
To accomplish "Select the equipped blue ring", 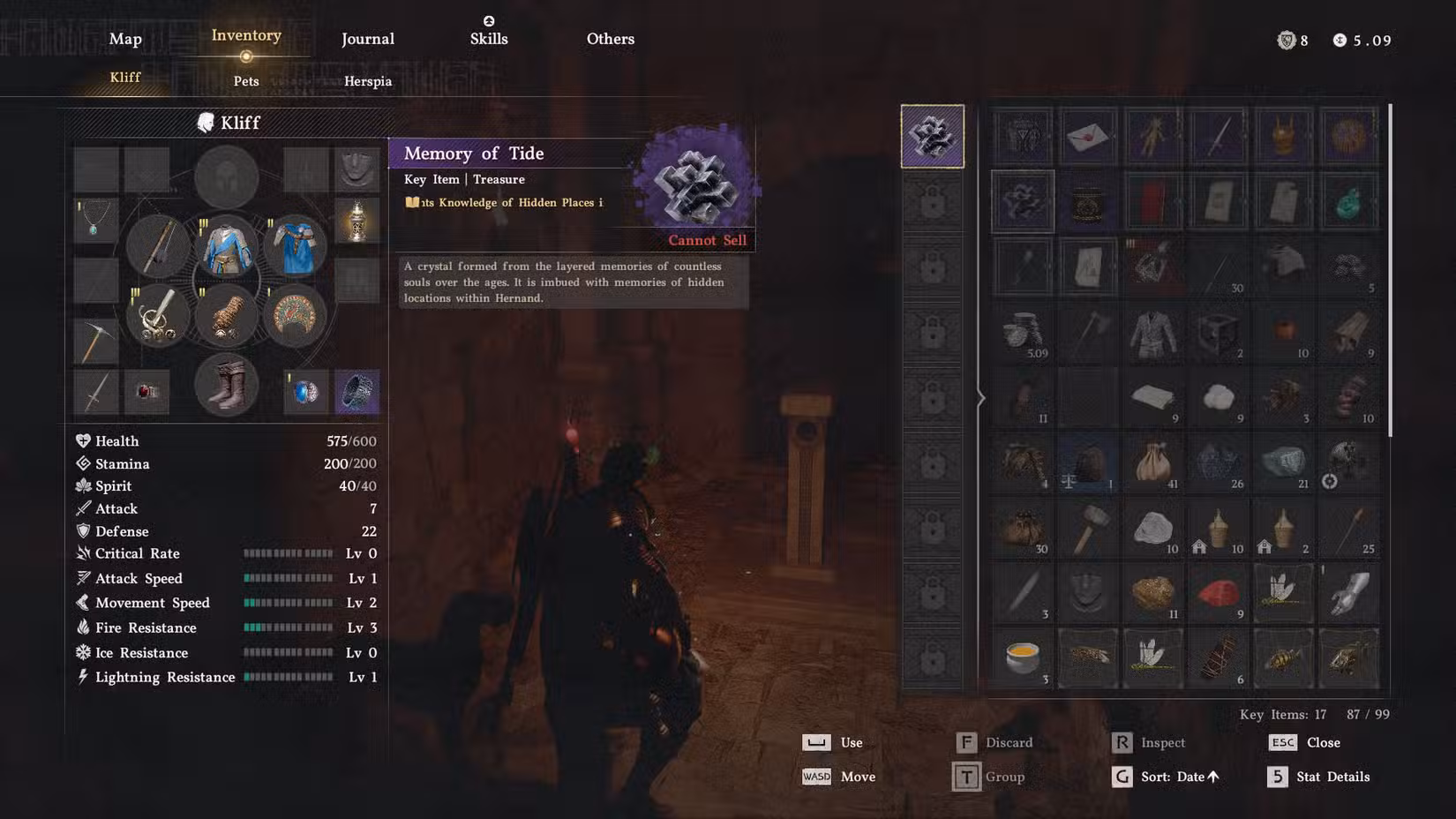I will pos(303,391).
